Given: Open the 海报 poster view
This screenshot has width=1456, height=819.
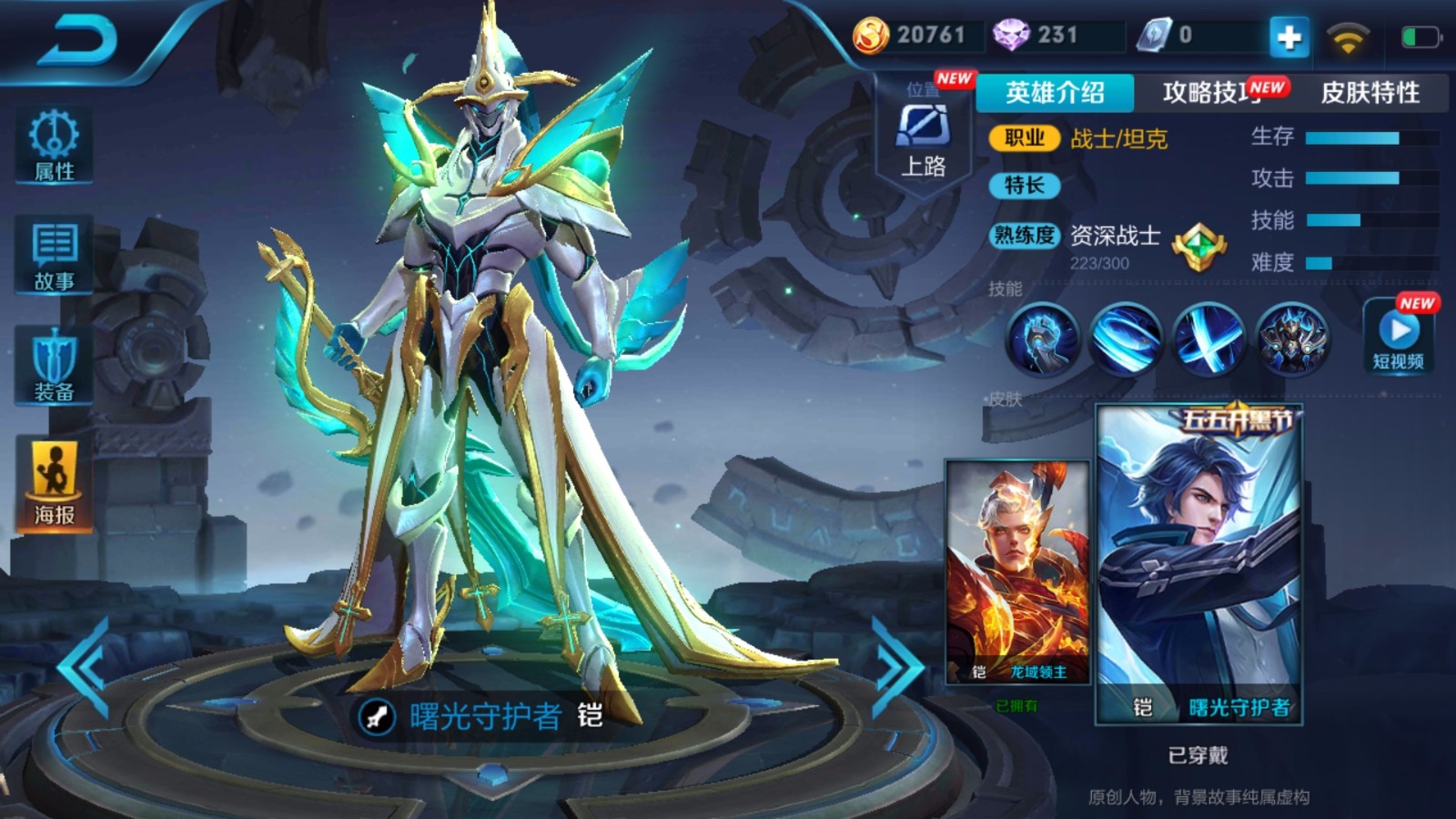Looking at the screenshot, I should click(x=54, y=482).
